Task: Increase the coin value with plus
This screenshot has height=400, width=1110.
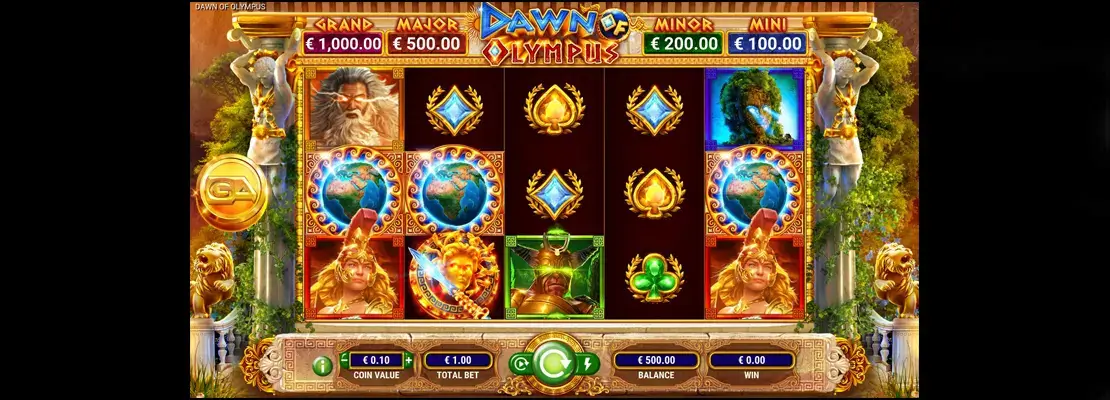Action: point(408,359)
